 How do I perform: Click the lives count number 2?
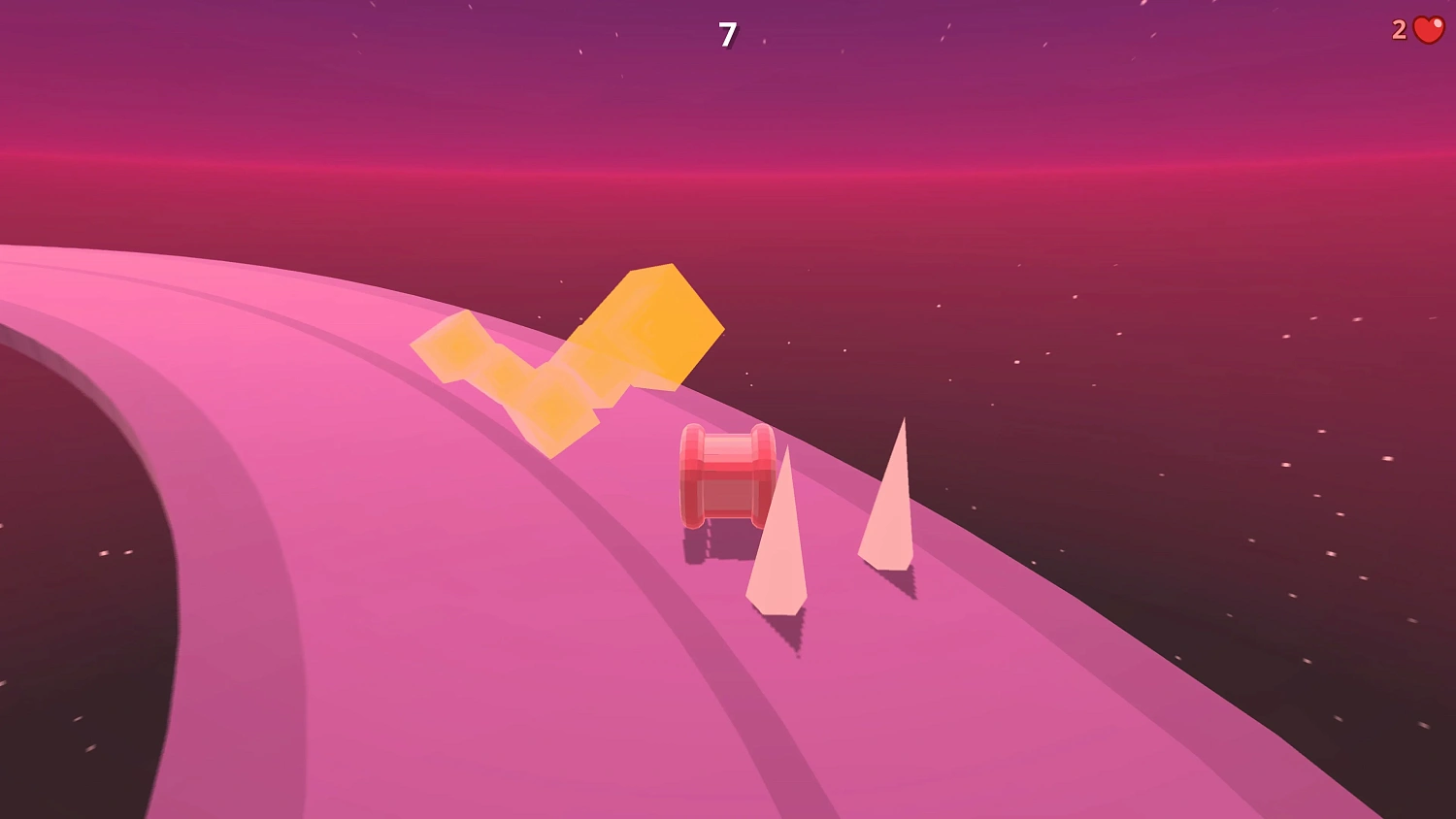(x=1399, y=29)
